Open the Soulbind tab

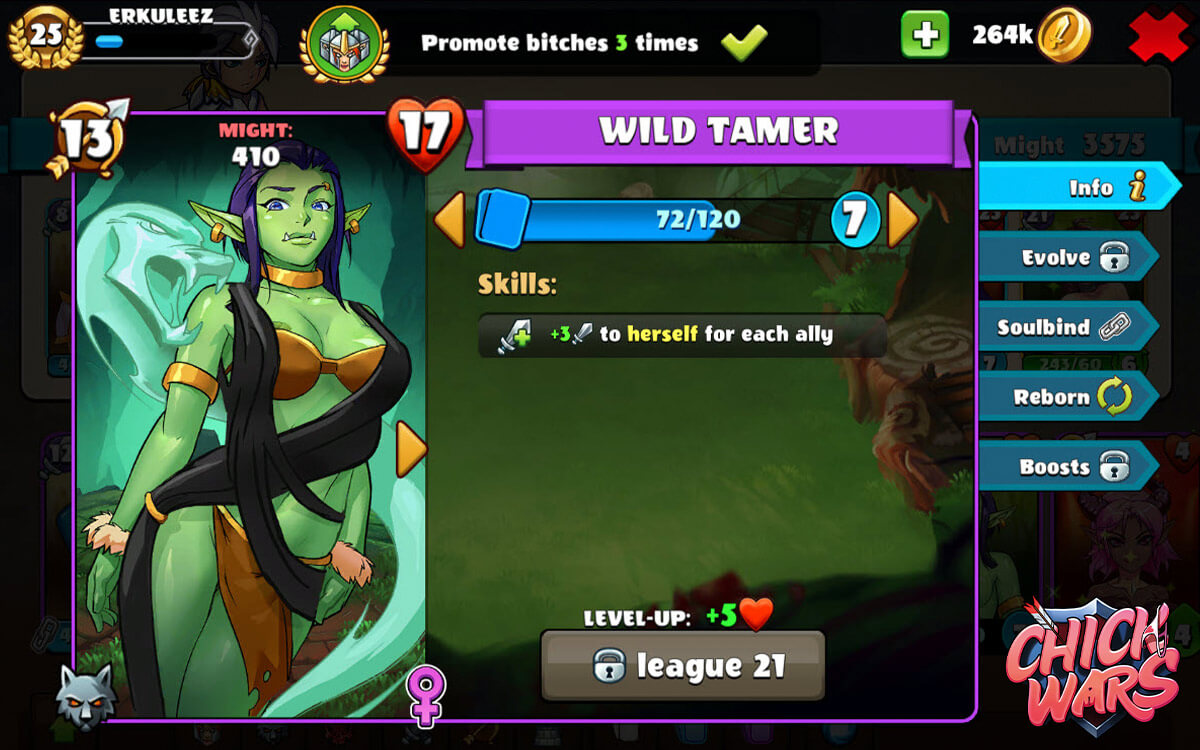(1066, 327)
